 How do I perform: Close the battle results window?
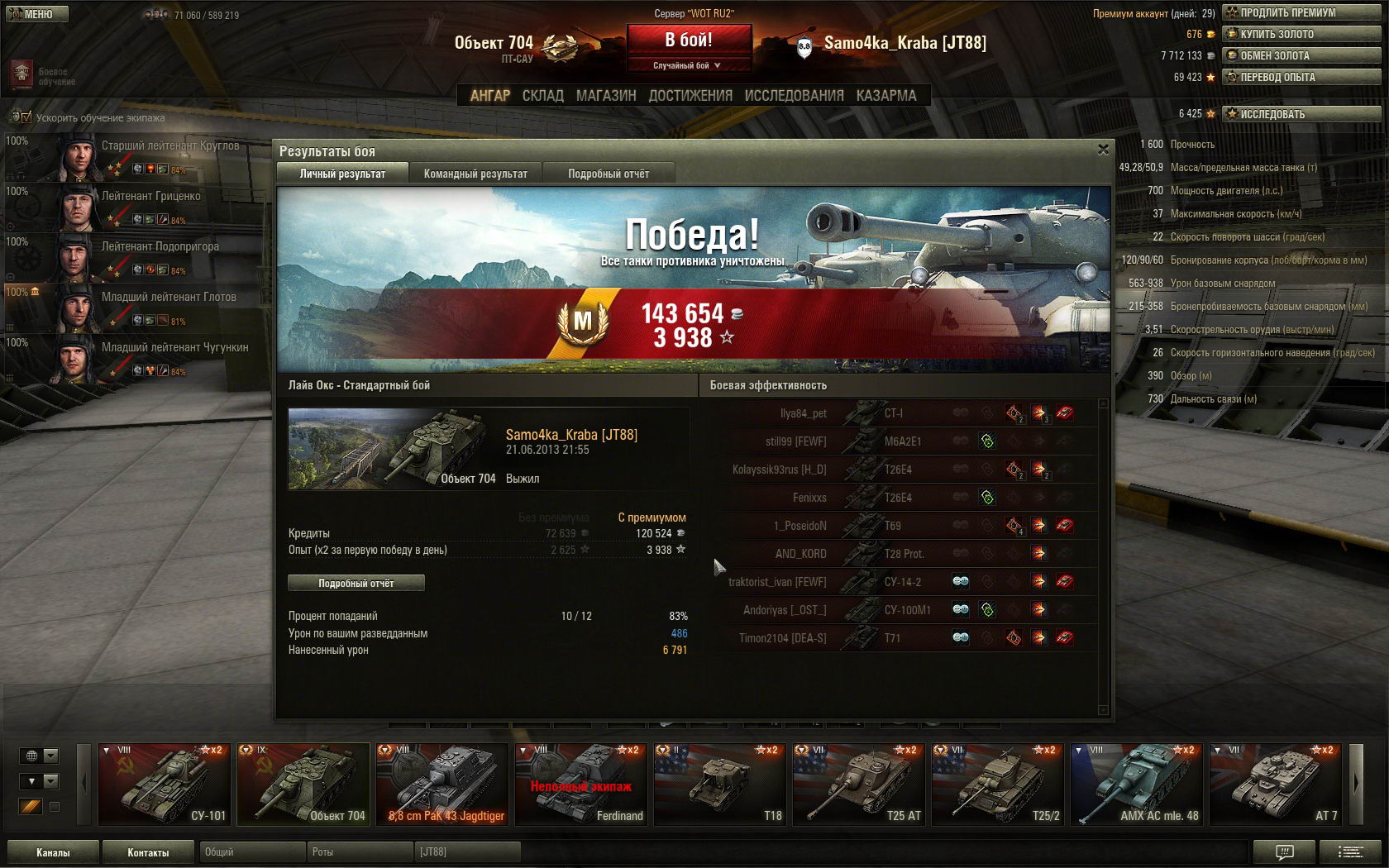(1103, 150)
